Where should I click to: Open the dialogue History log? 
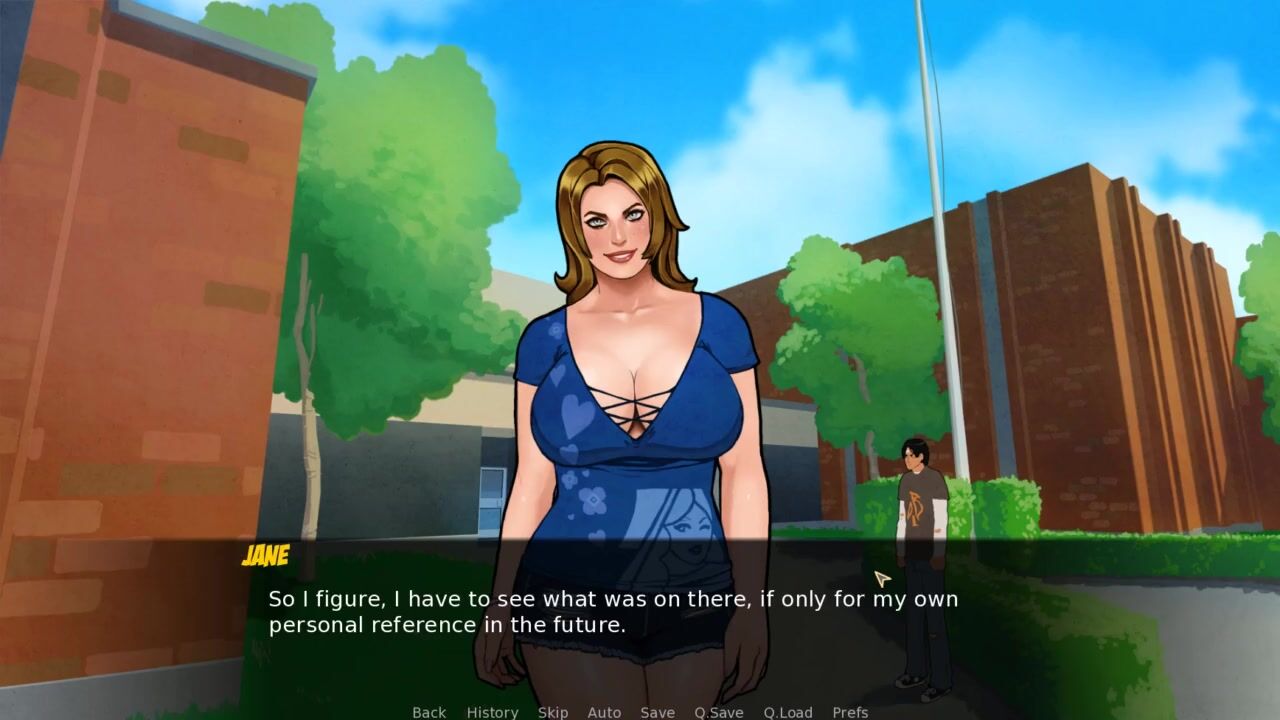coord(492,712)
